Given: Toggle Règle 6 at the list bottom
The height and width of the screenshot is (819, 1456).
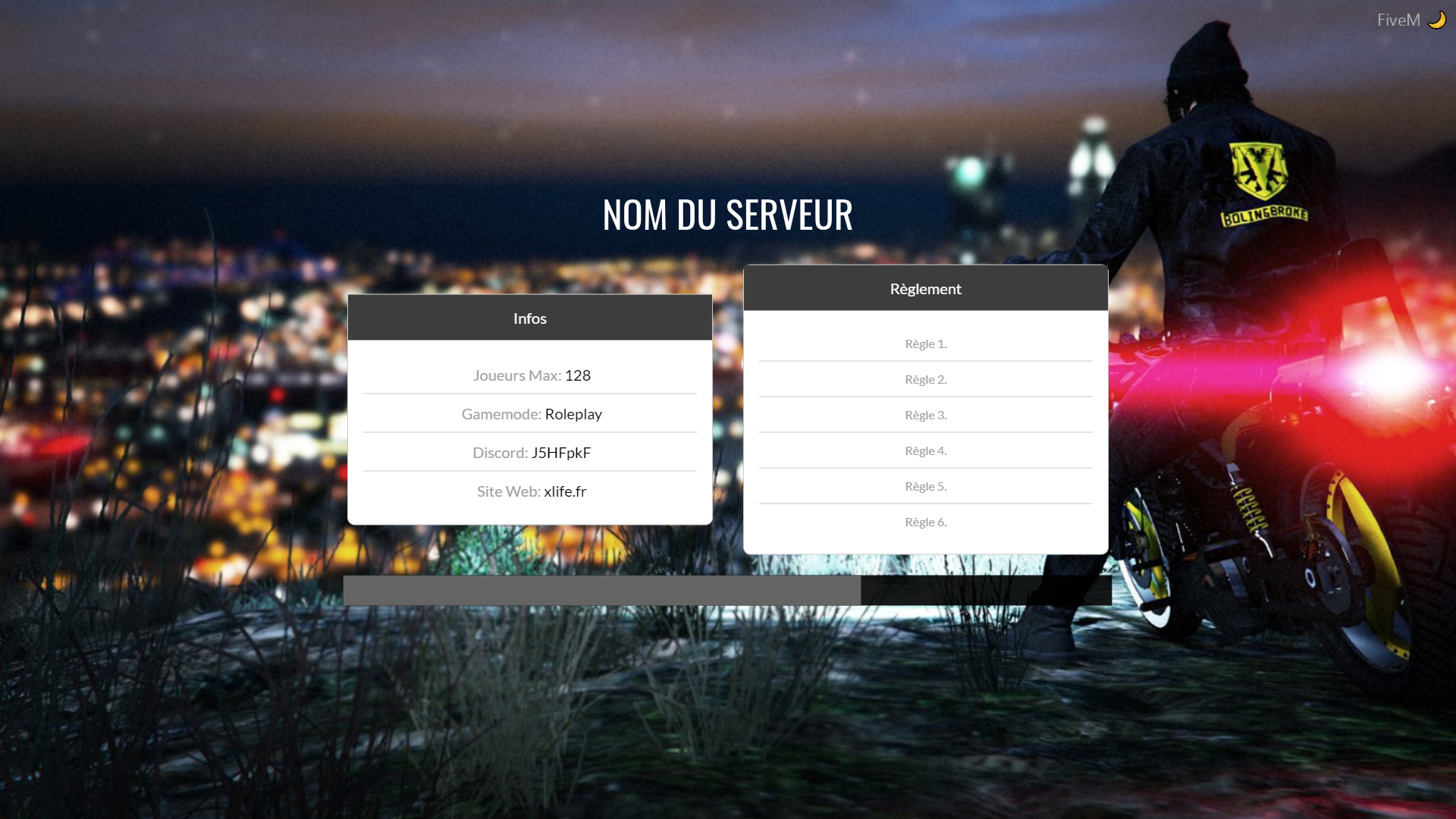Looking at the screenshot, I should click(926, 522).
